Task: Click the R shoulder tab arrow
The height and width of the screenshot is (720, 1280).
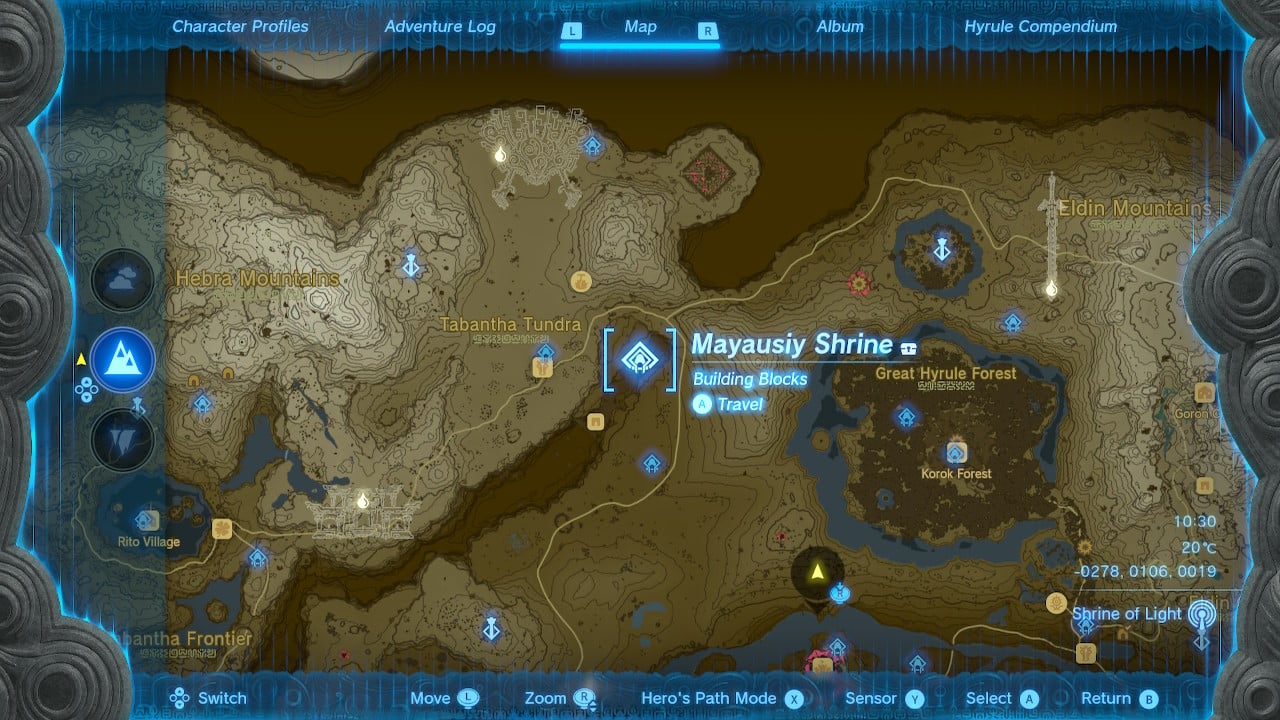Action: (x=708, y=31)
